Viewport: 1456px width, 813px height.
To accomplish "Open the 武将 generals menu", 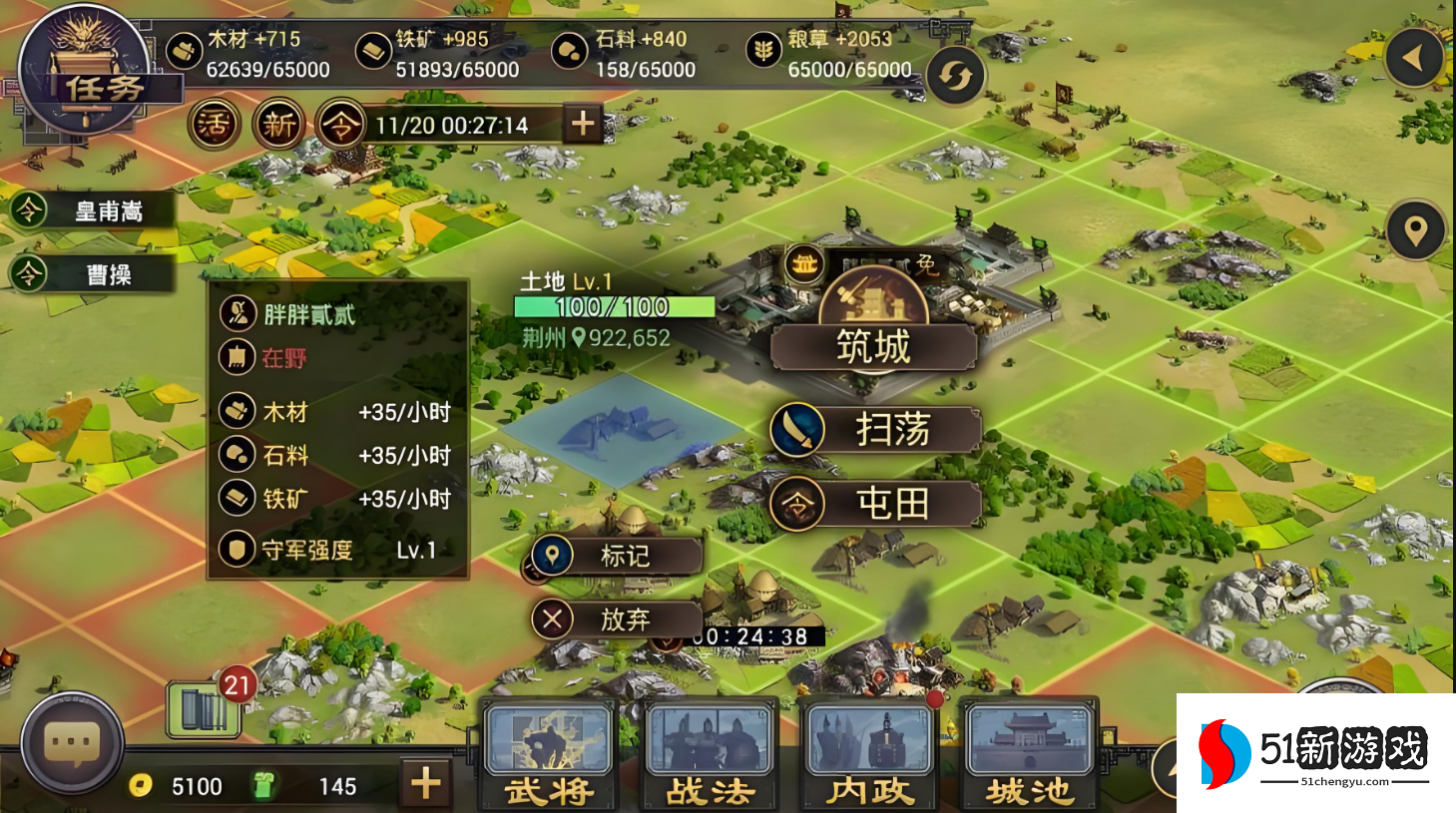I will [x=548, y=753].
